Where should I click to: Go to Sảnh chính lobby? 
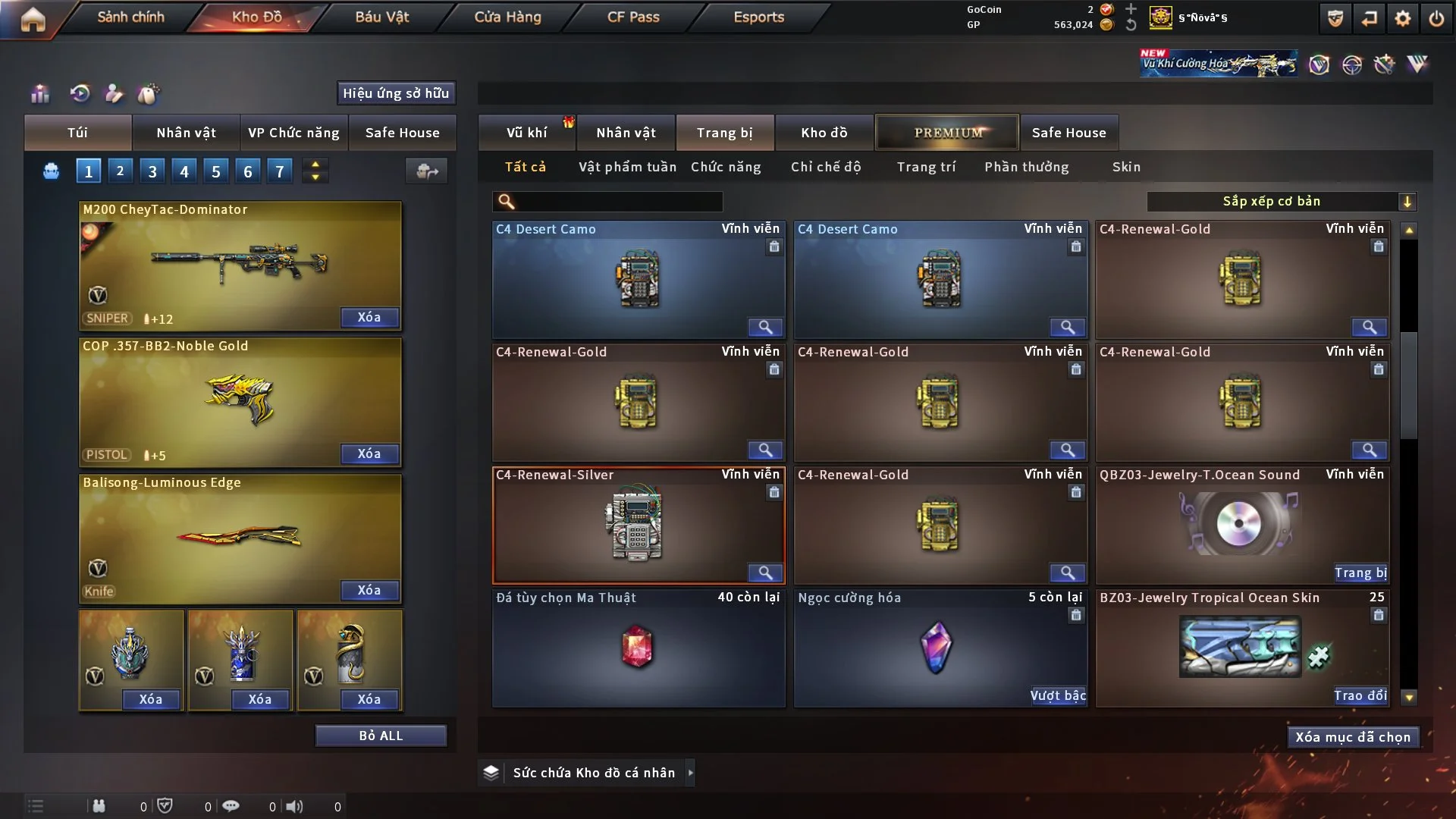(130, 17)
